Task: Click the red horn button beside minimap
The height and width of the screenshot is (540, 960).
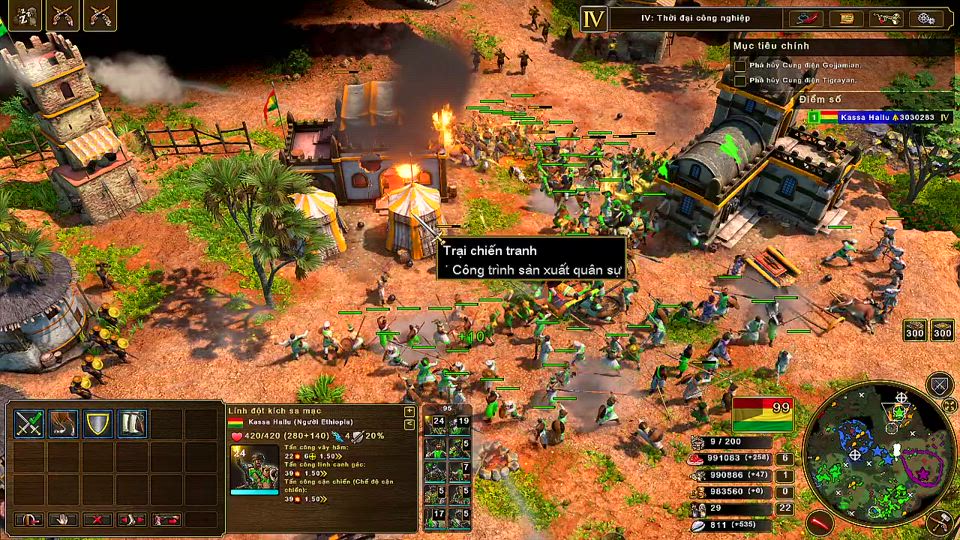Action: click(x=821, y=521)
